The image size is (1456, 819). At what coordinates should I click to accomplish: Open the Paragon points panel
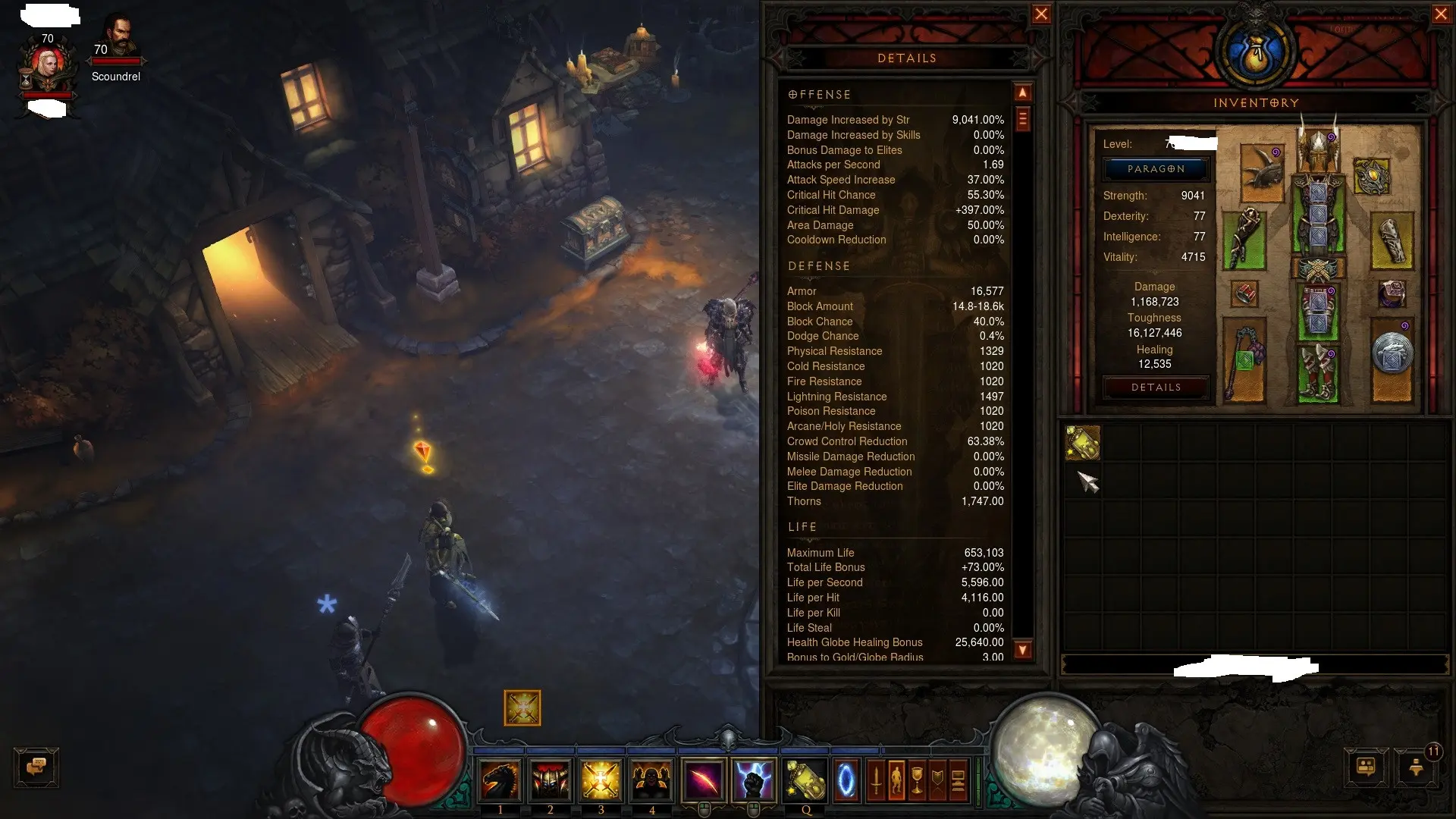[1156, 169]
